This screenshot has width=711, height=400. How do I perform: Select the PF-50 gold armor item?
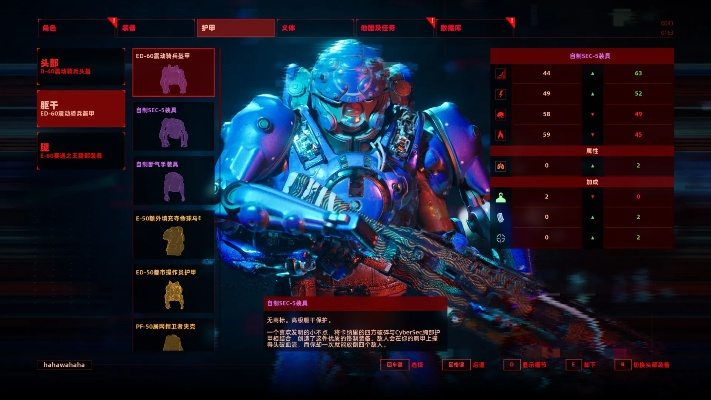pos(174,335)
